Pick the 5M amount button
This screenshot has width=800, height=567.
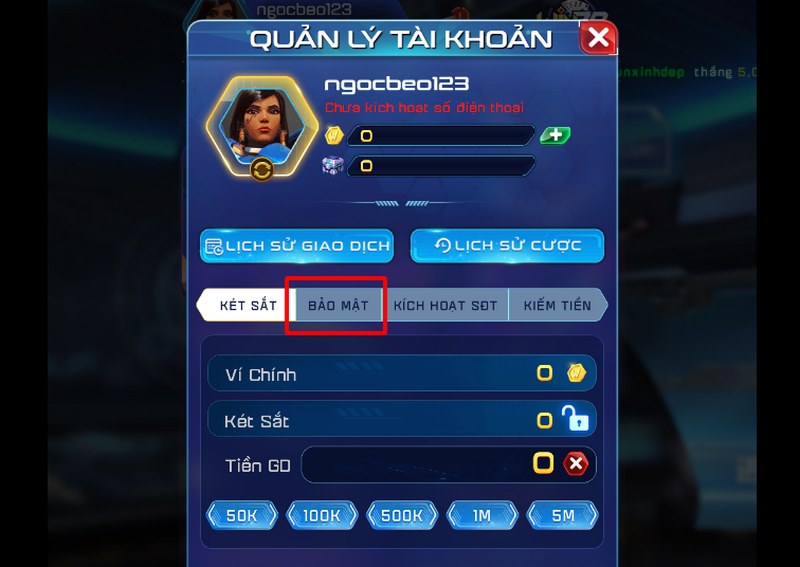tap(562, 515)
